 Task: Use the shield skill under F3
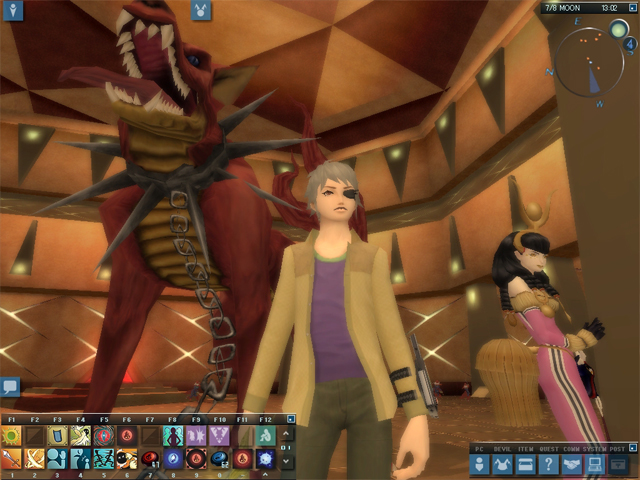coord(57,436)
